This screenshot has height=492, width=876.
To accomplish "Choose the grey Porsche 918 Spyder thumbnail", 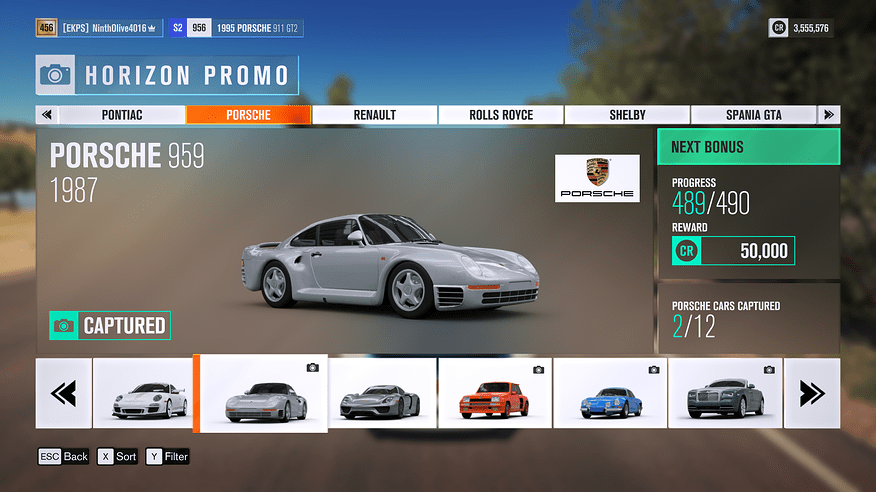I will pos(382,393).
